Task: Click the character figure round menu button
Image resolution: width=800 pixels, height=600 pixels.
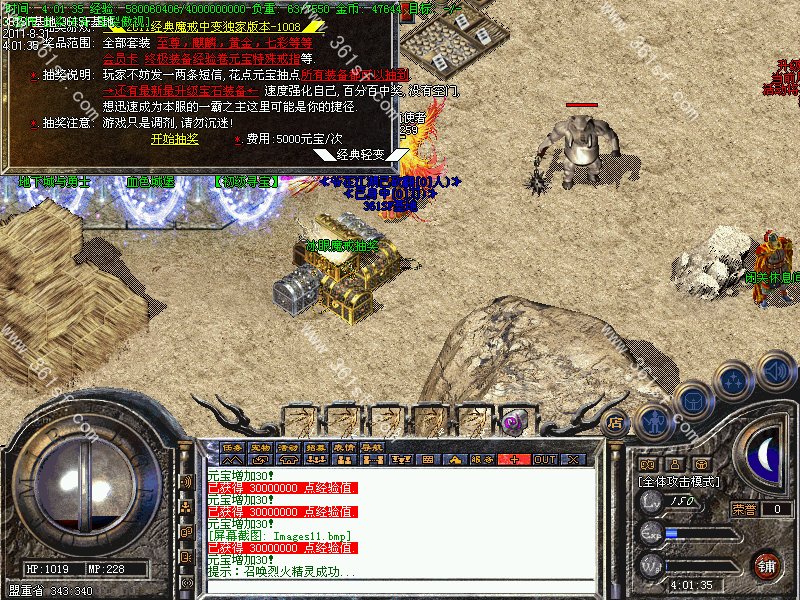Action: (654, 421)
